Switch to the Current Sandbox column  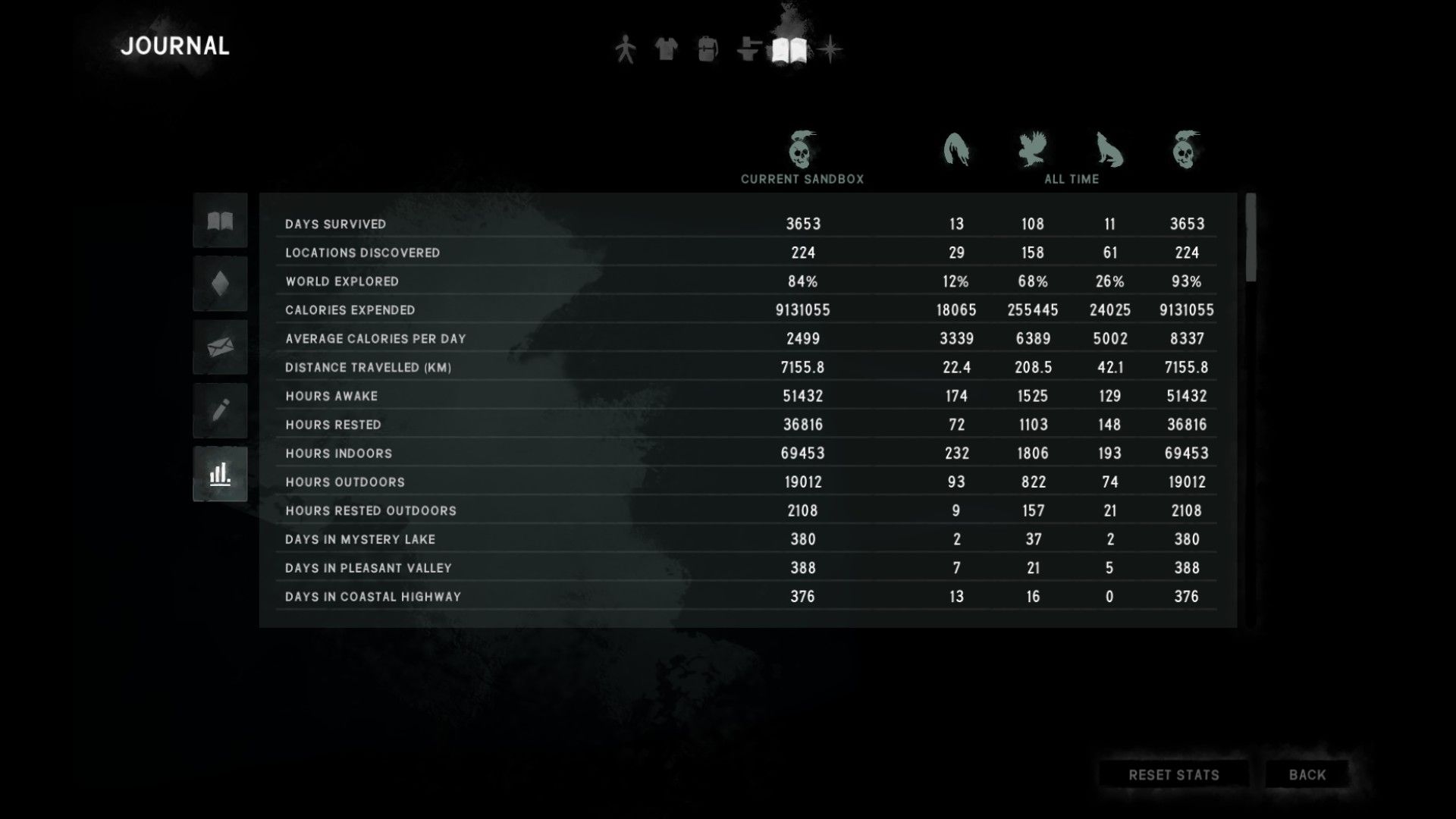pos(802,180)
